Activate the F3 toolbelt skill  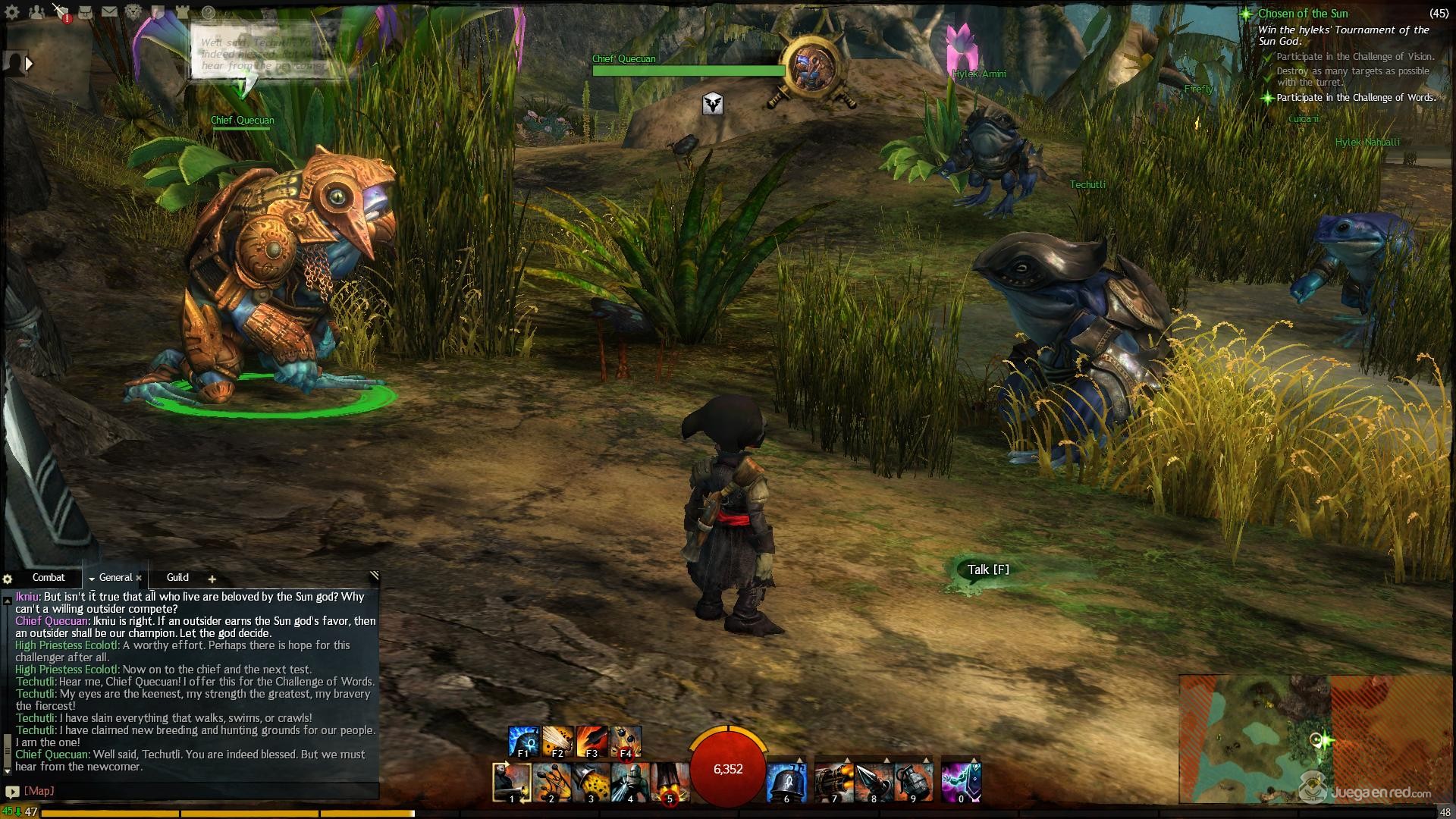click(592, 742)
